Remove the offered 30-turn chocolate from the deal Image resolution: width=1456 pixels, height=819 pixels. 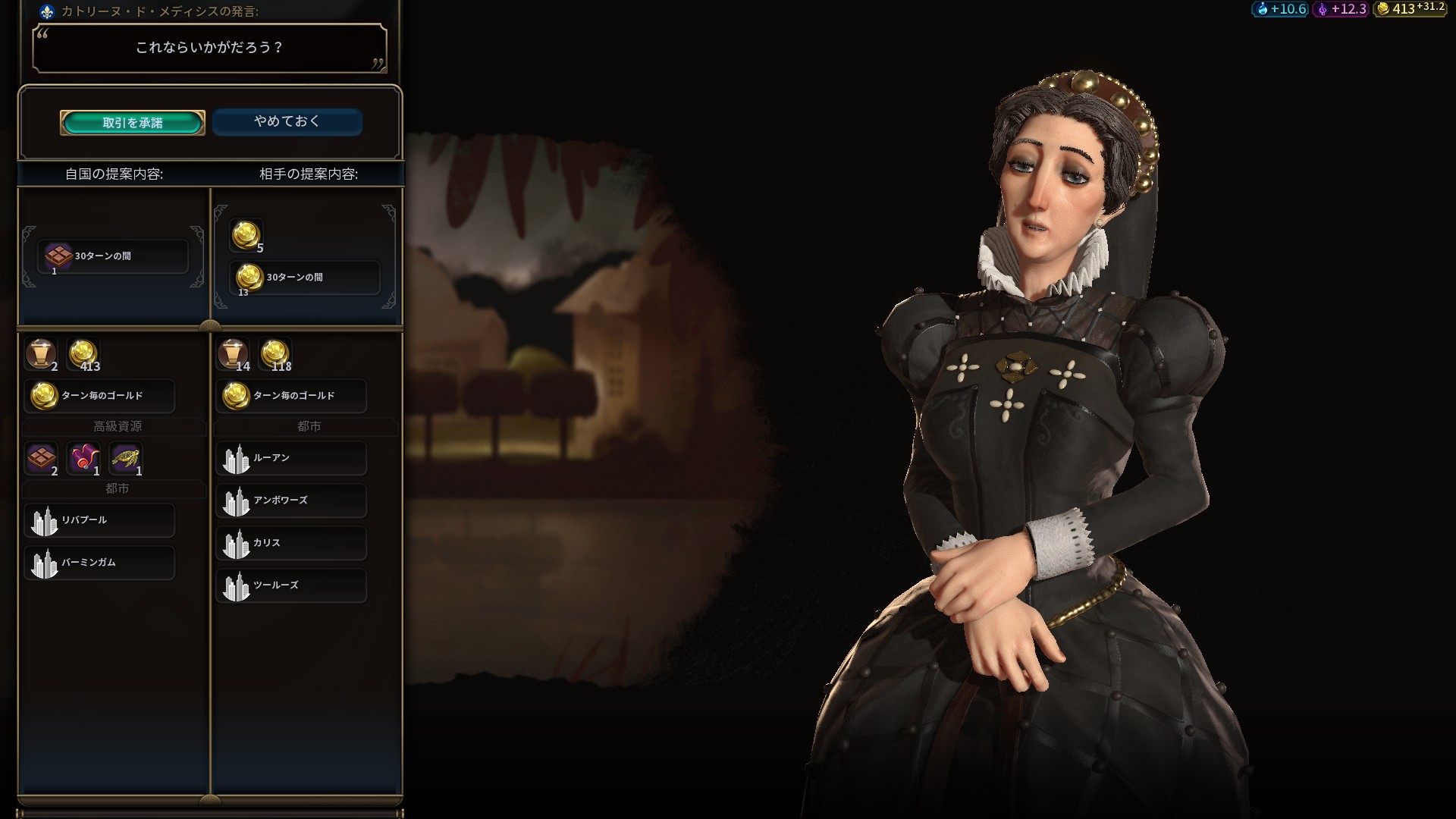tap(112, 257)
